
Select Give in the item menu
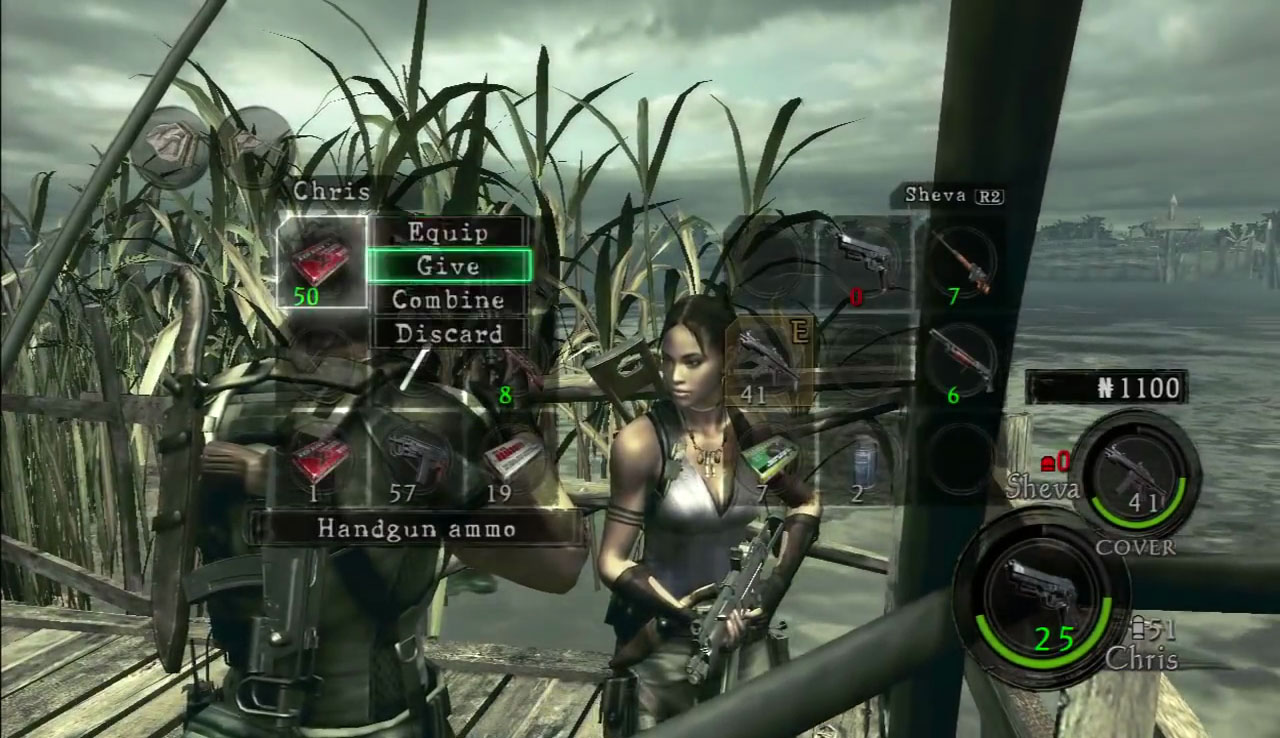[448, 266]
